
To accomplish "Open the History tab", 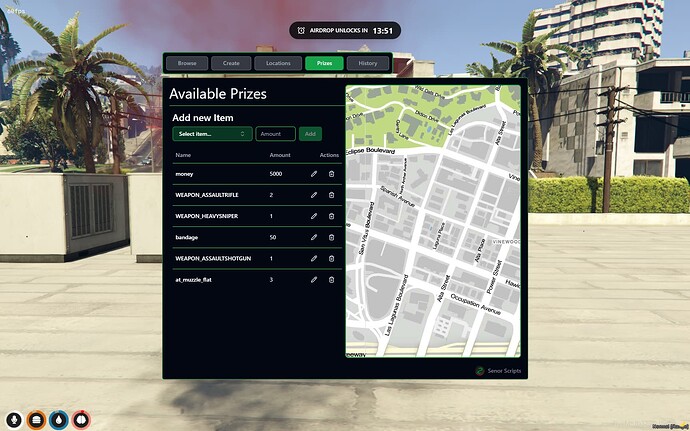I will pos(368,63).
